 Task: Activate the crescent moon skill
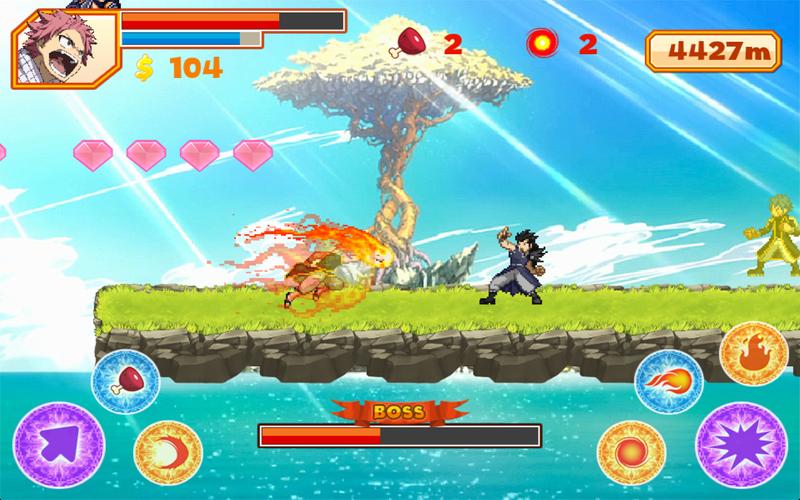pos(168,451)
